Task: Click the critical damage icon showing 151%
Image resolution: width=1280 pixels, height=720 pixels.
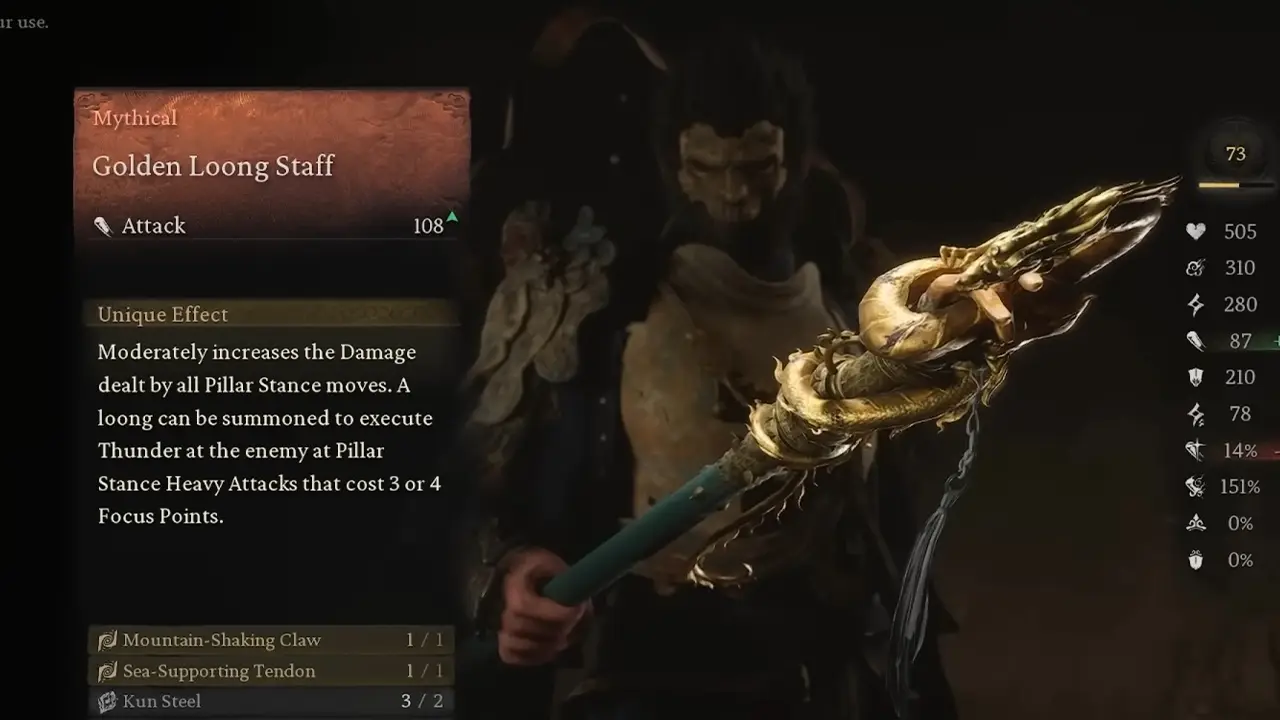Action: (x=1194, y=487)
